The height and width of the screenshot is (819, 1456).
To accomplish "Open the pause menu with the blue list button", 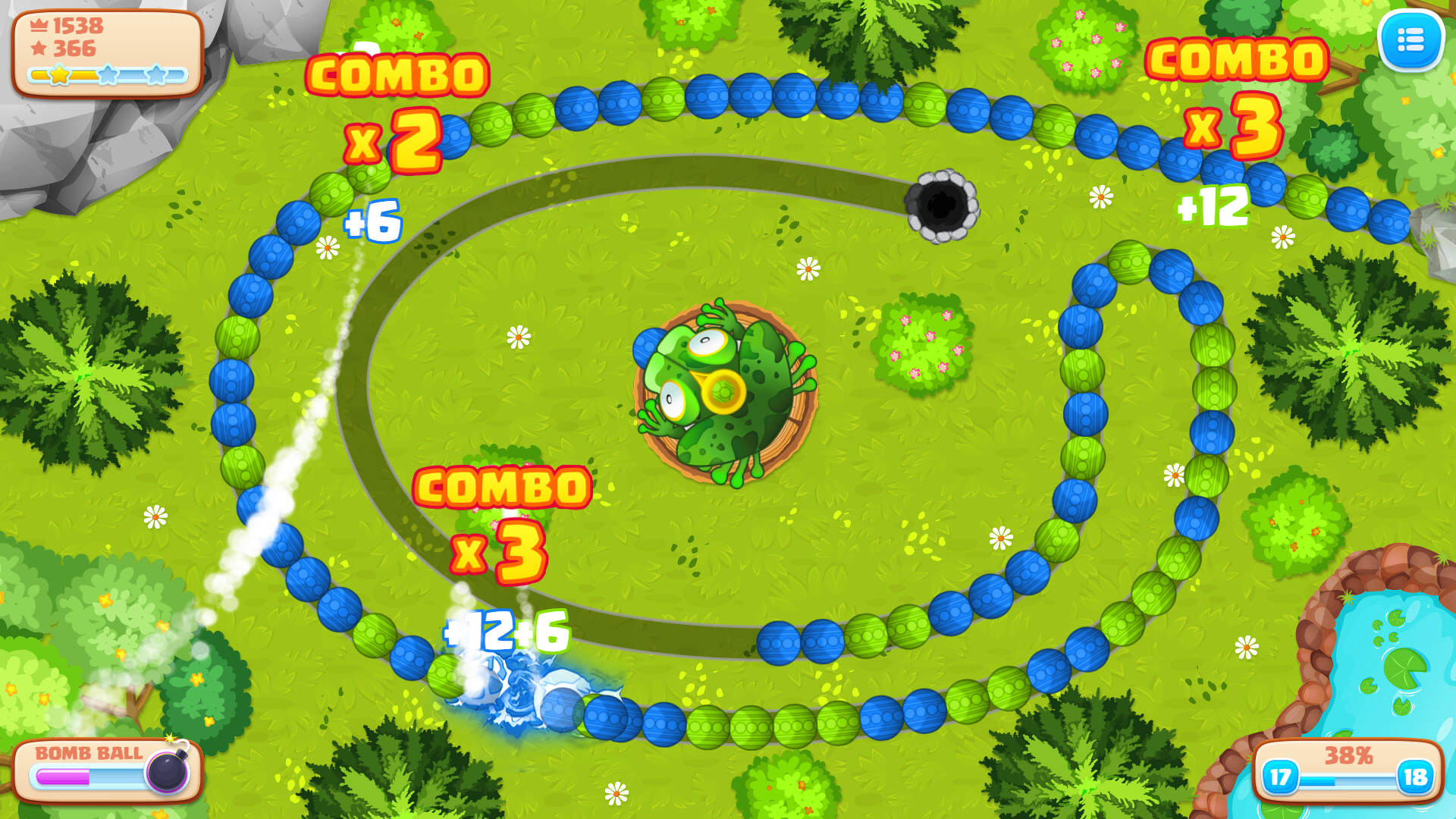I will (1411, 40).
